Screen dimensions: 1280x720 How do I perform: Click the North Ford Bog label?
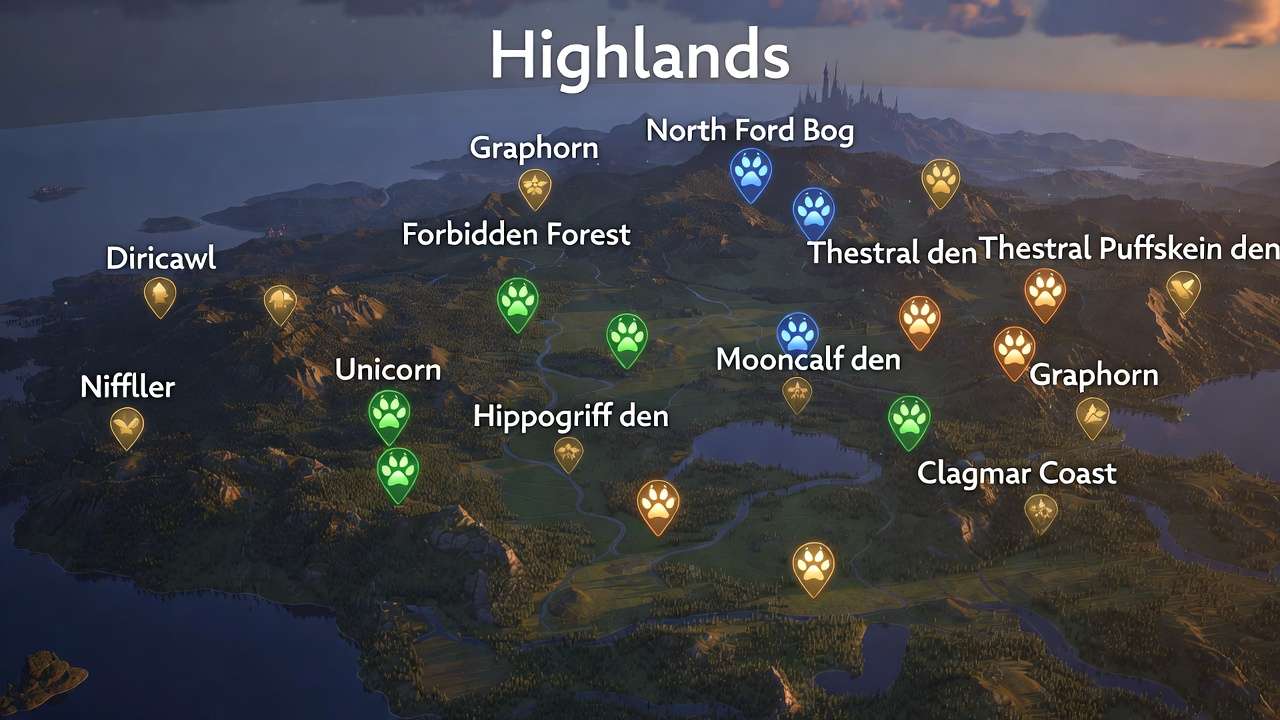click(751, 131)
